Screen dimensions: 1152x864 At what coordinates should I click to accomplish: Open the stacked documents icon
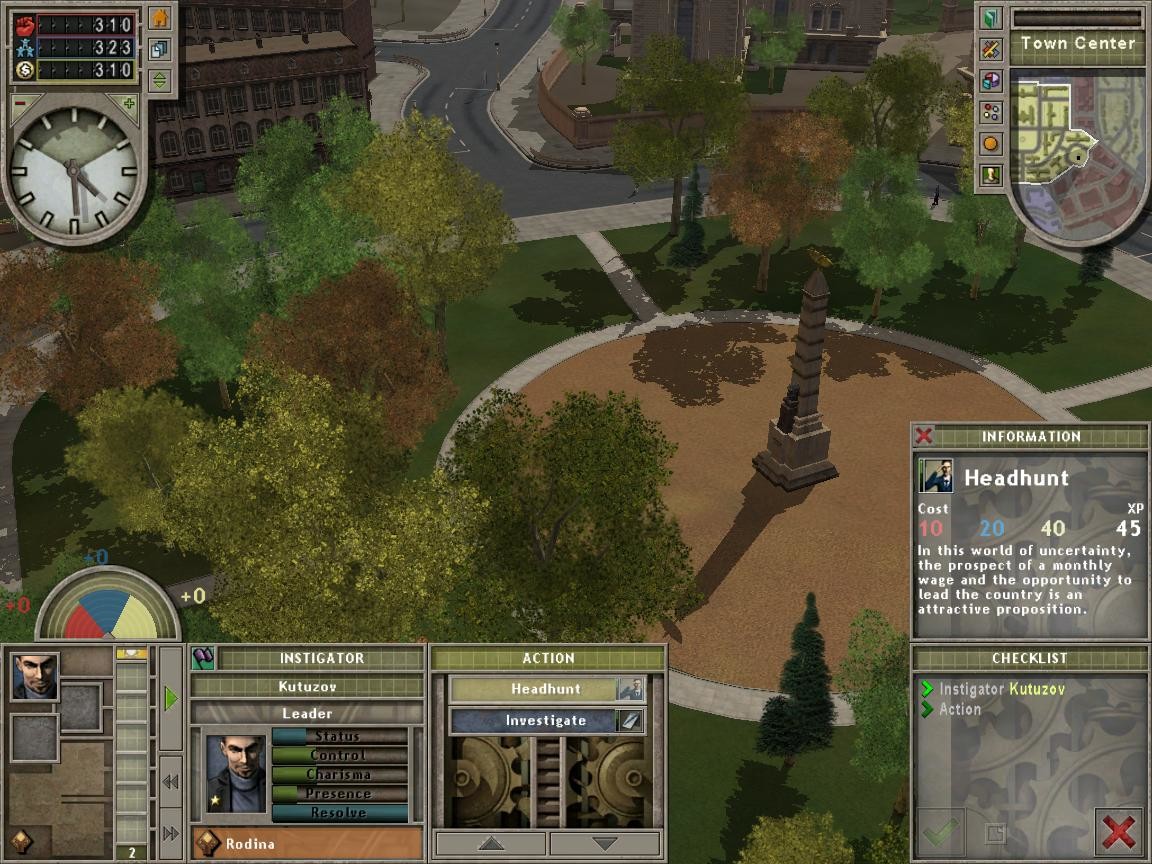(160, 49)
